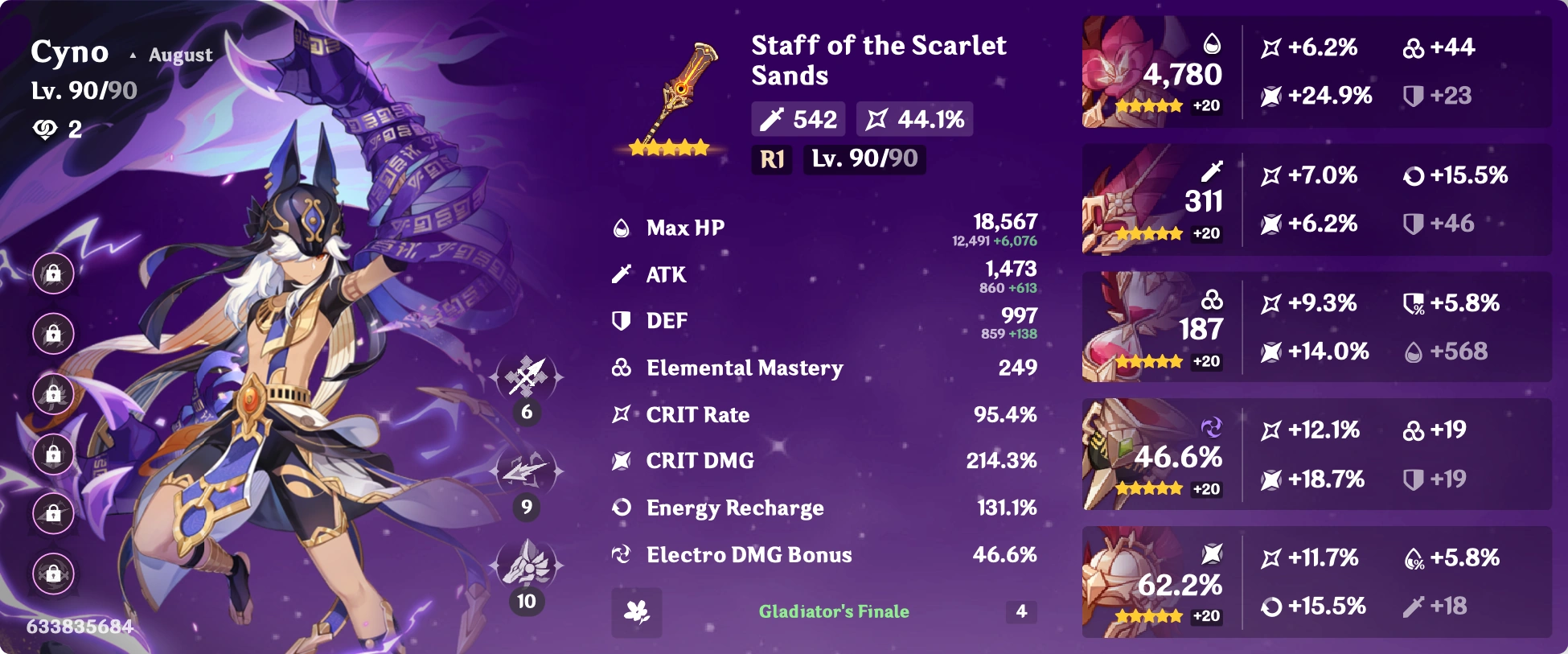Expand the August label next to Cyno

pos(179,55)
